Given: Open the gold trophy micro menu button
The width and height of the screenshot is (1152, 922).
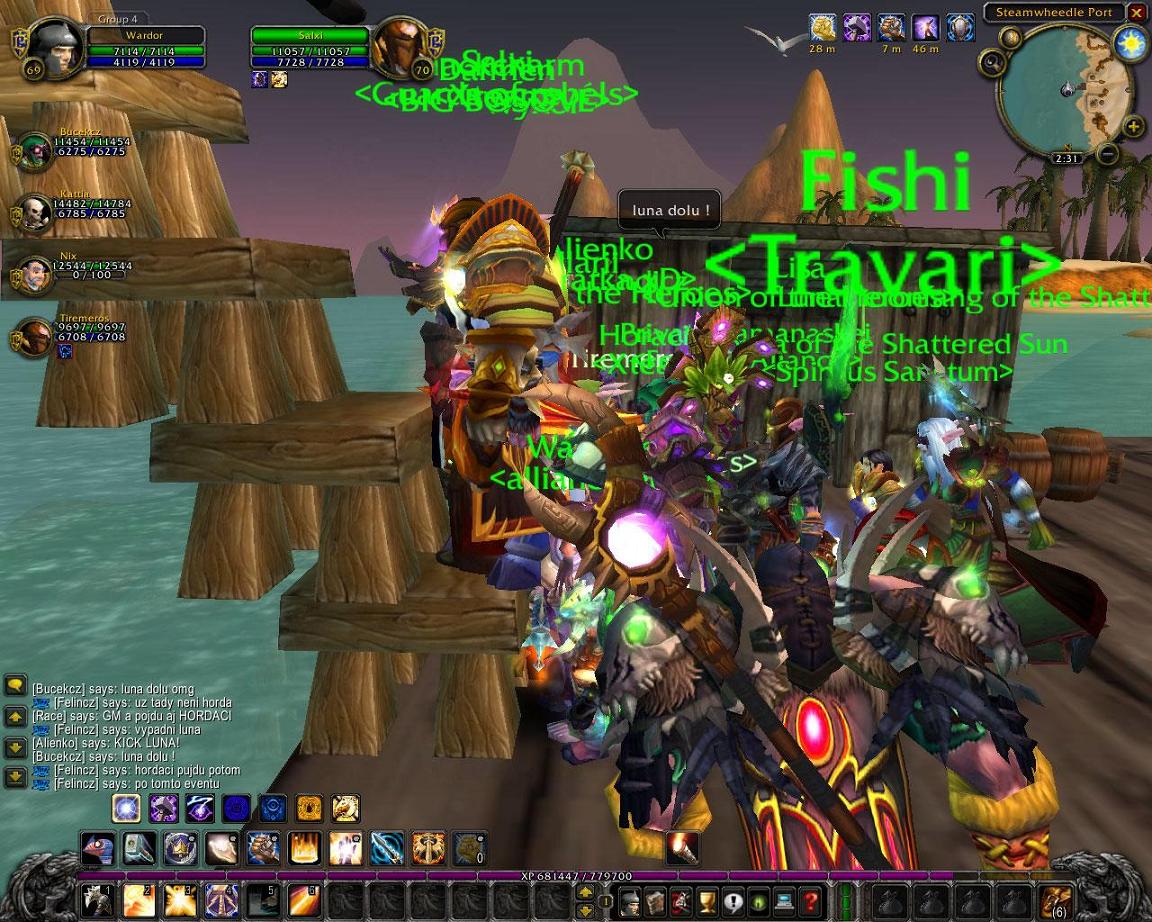Looking at the screenshot, I should (x=707, y=901).
